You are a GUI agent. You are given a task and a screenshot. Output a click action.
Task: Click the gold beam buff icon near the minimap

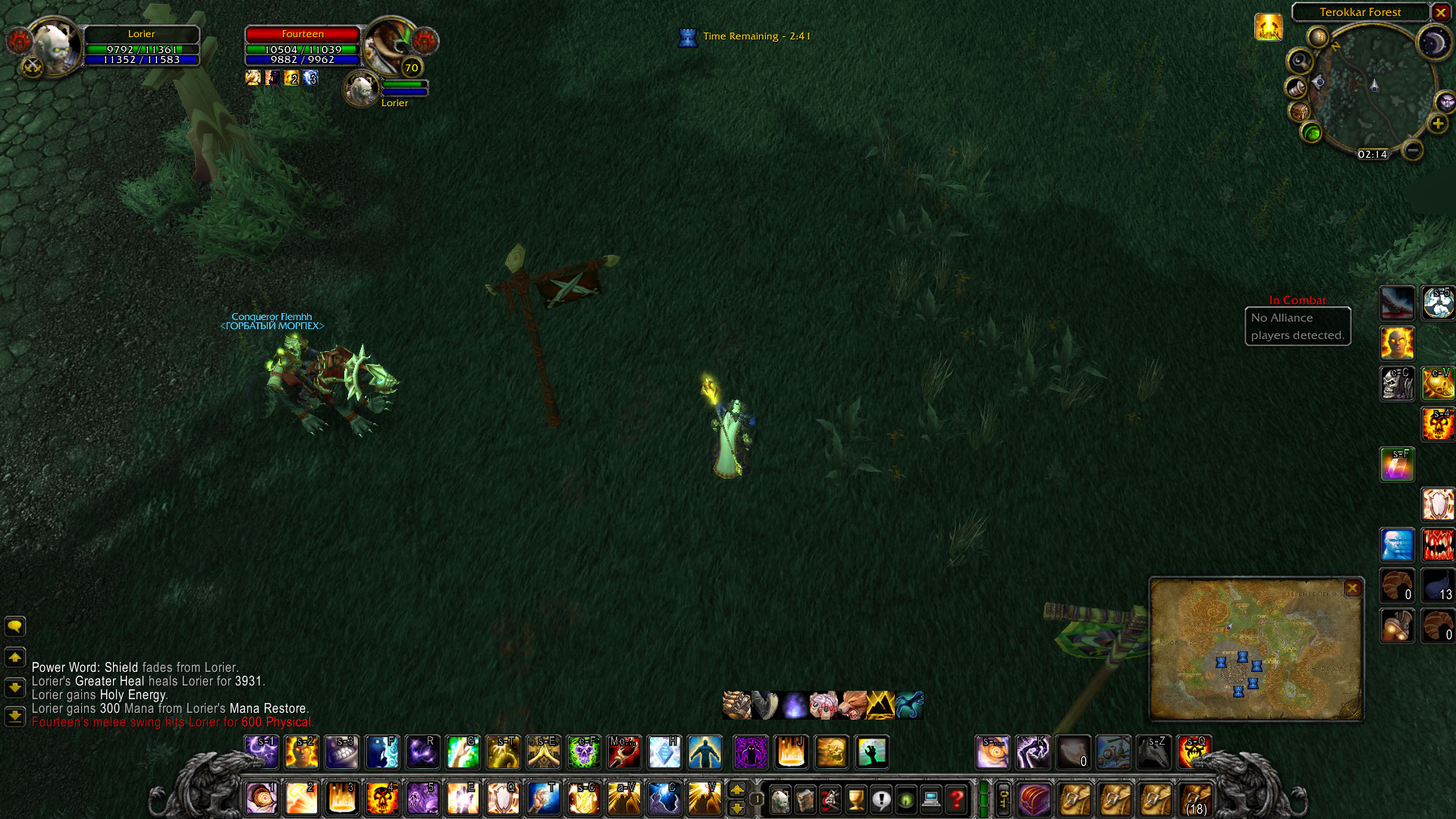point(1268,27)
